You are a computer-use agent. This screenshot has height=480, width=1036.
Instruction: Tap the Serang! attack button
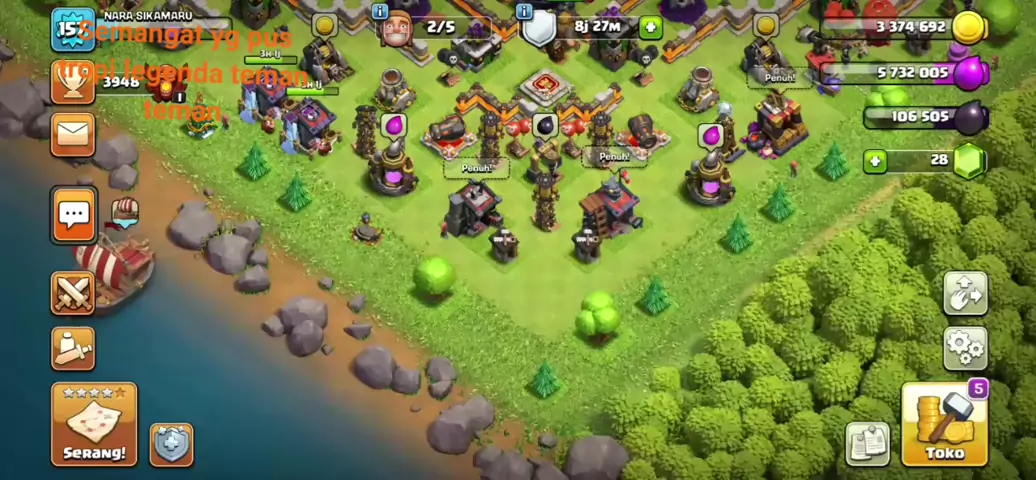[94, 424]
